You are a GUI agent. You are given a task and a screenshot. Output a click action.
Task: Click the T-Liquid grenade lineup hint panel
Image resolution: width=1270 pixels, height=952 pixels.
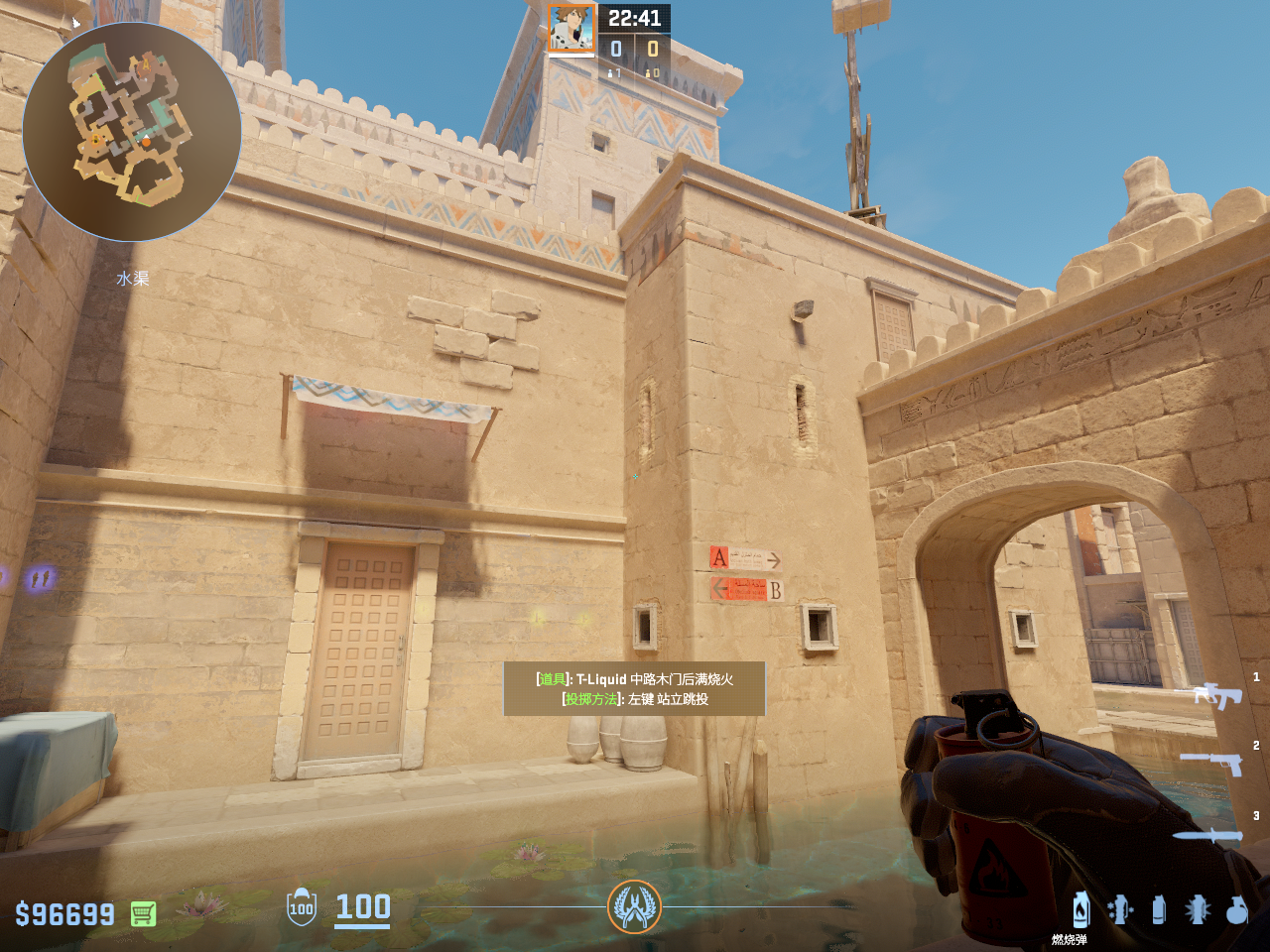coord(634,688)
